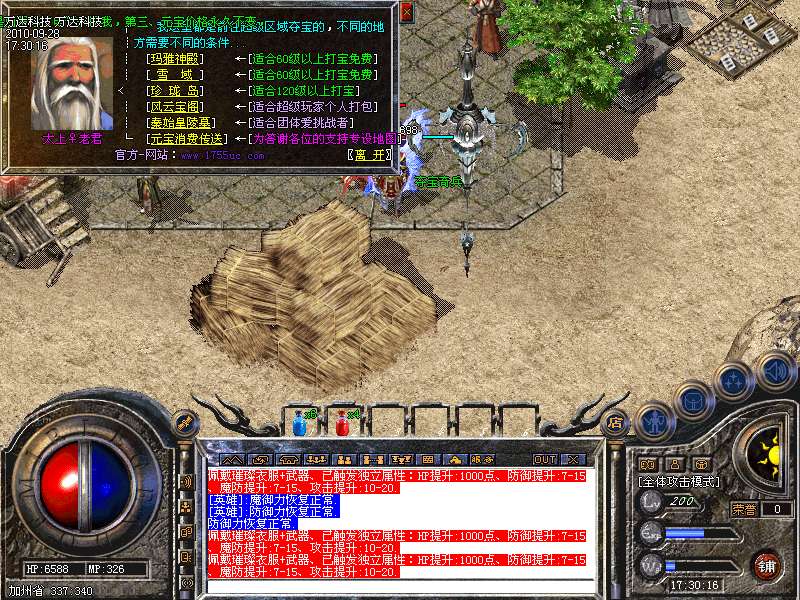This screenshot has height=600, width=800.
Task: Select the 秦始皇陵墓 teleport option
Action: coord(174,123)
